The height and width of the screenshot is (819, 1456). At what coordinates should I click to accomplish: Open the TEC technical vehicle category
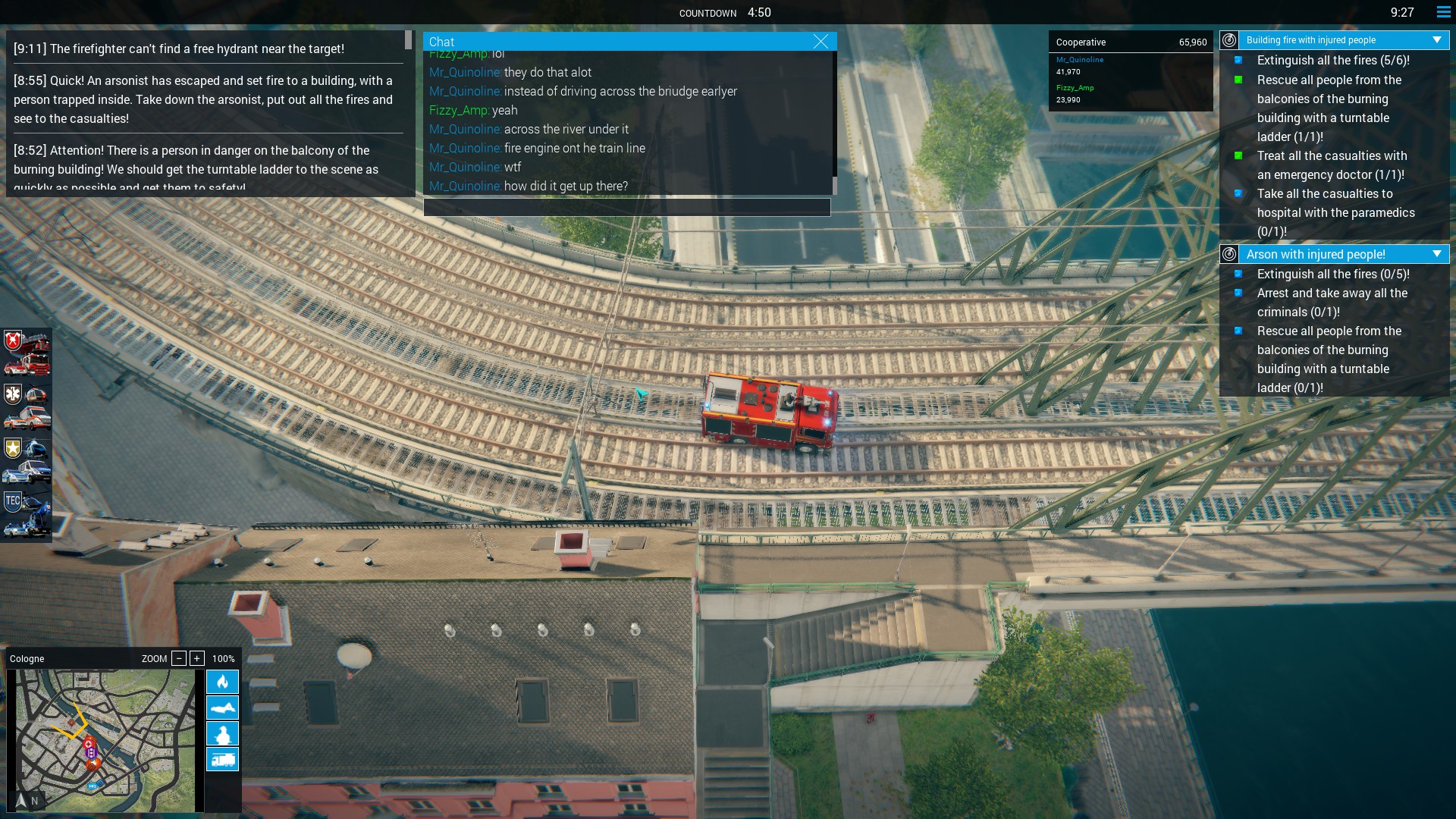(x=27, y=514)
